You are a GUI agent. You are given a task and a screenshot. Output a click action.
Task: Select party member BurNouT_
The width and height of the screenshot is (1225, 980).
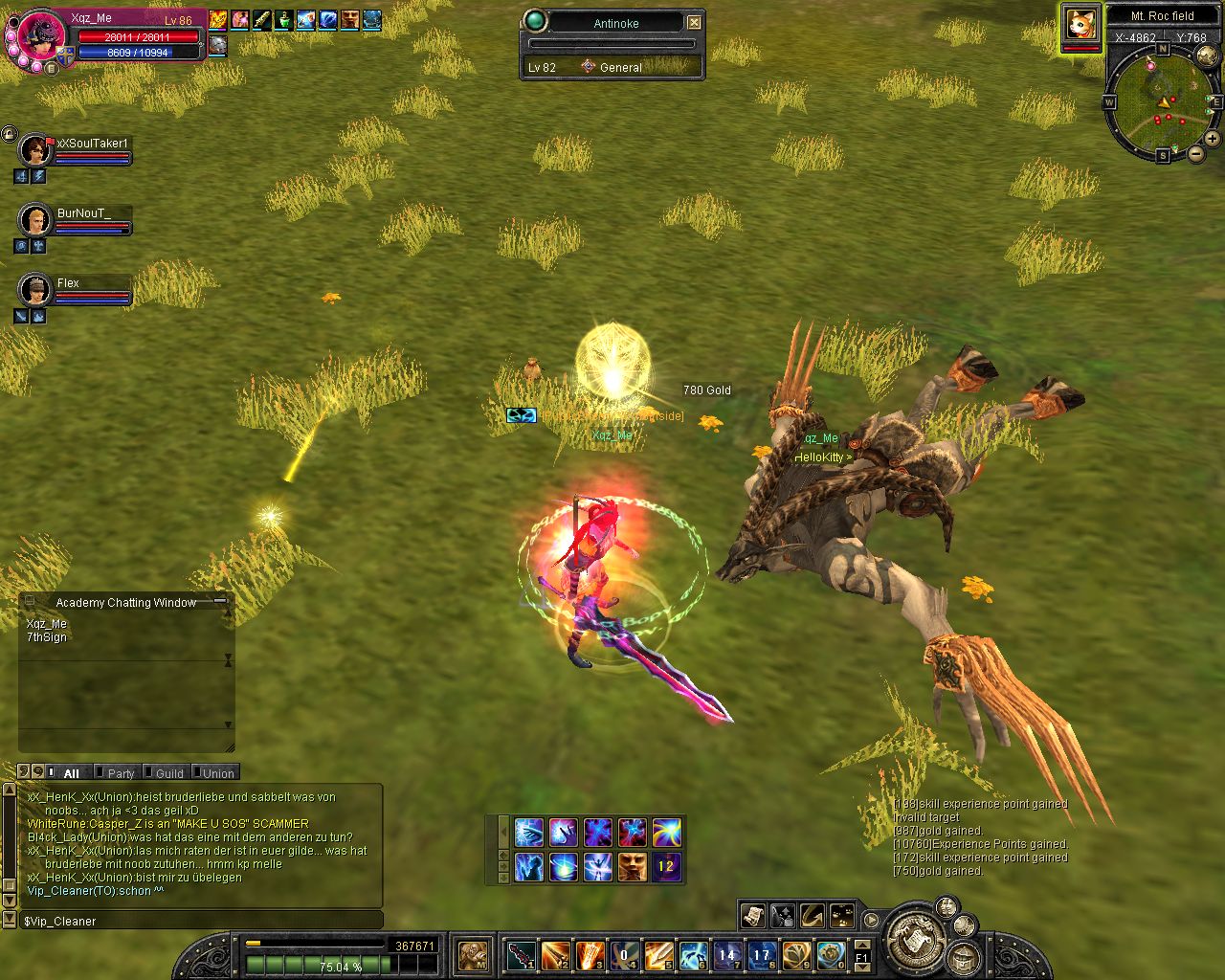click(35, 220)
